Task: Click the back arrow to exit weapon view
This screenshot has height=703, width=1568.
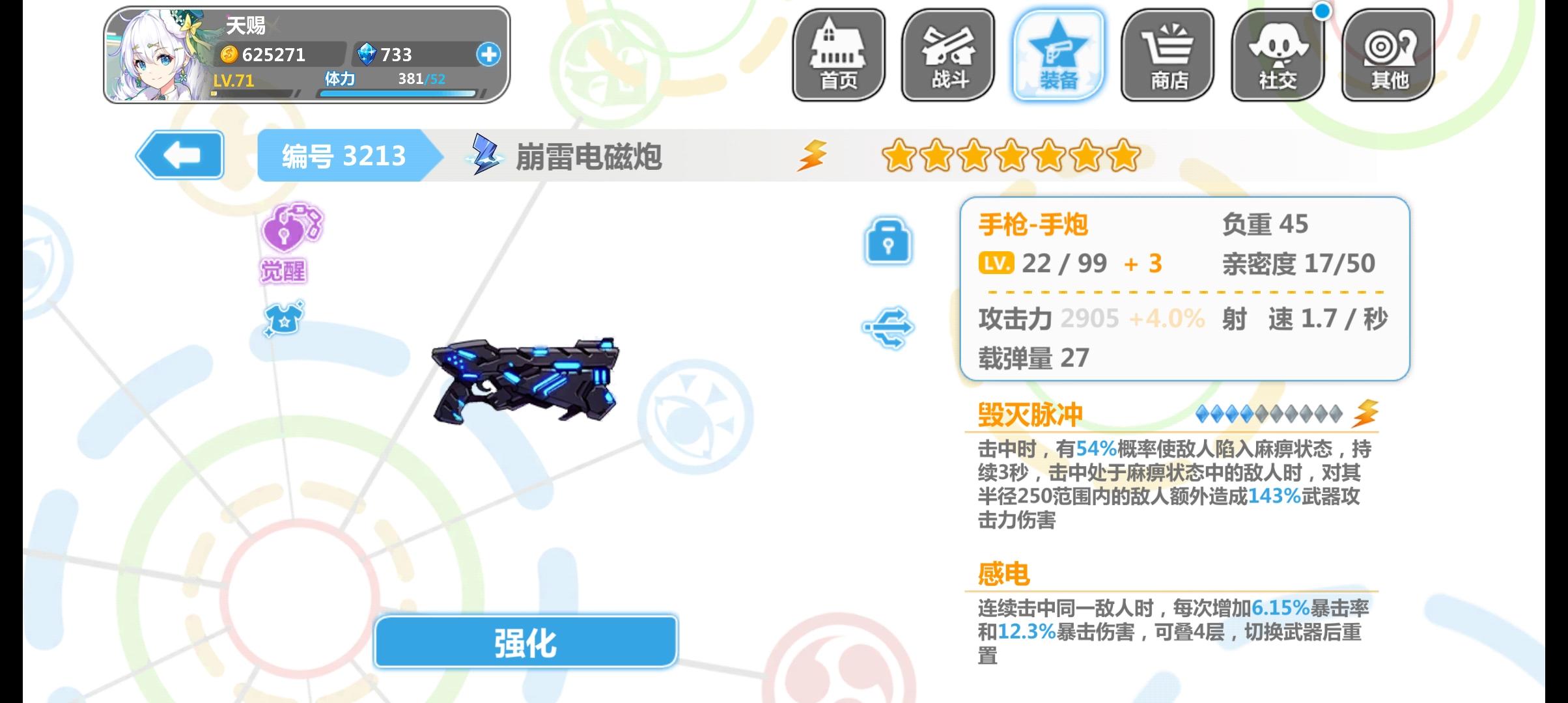Action: [180, 155]
